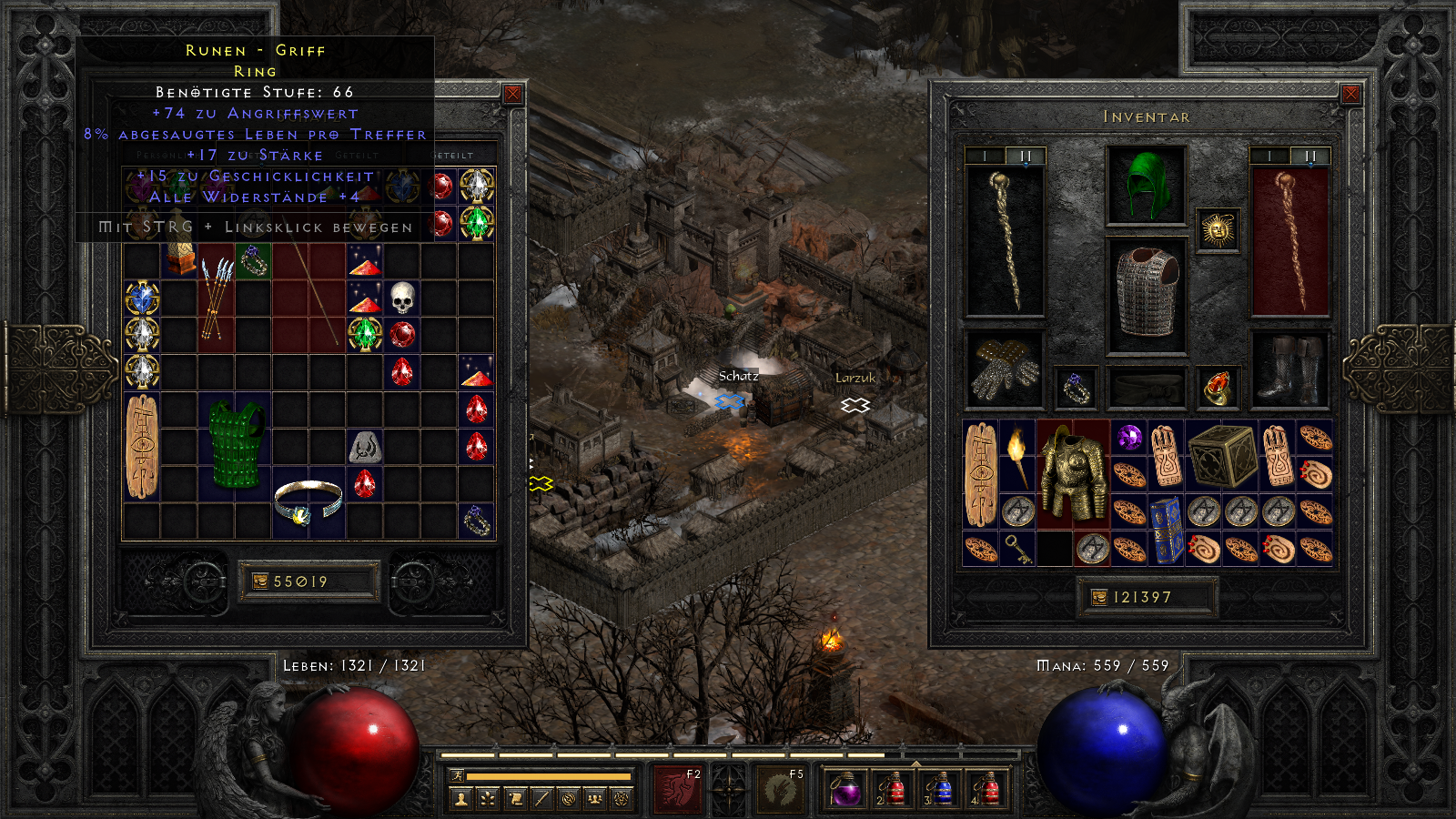Select the sun-face amulet slot

point(1218,229)
